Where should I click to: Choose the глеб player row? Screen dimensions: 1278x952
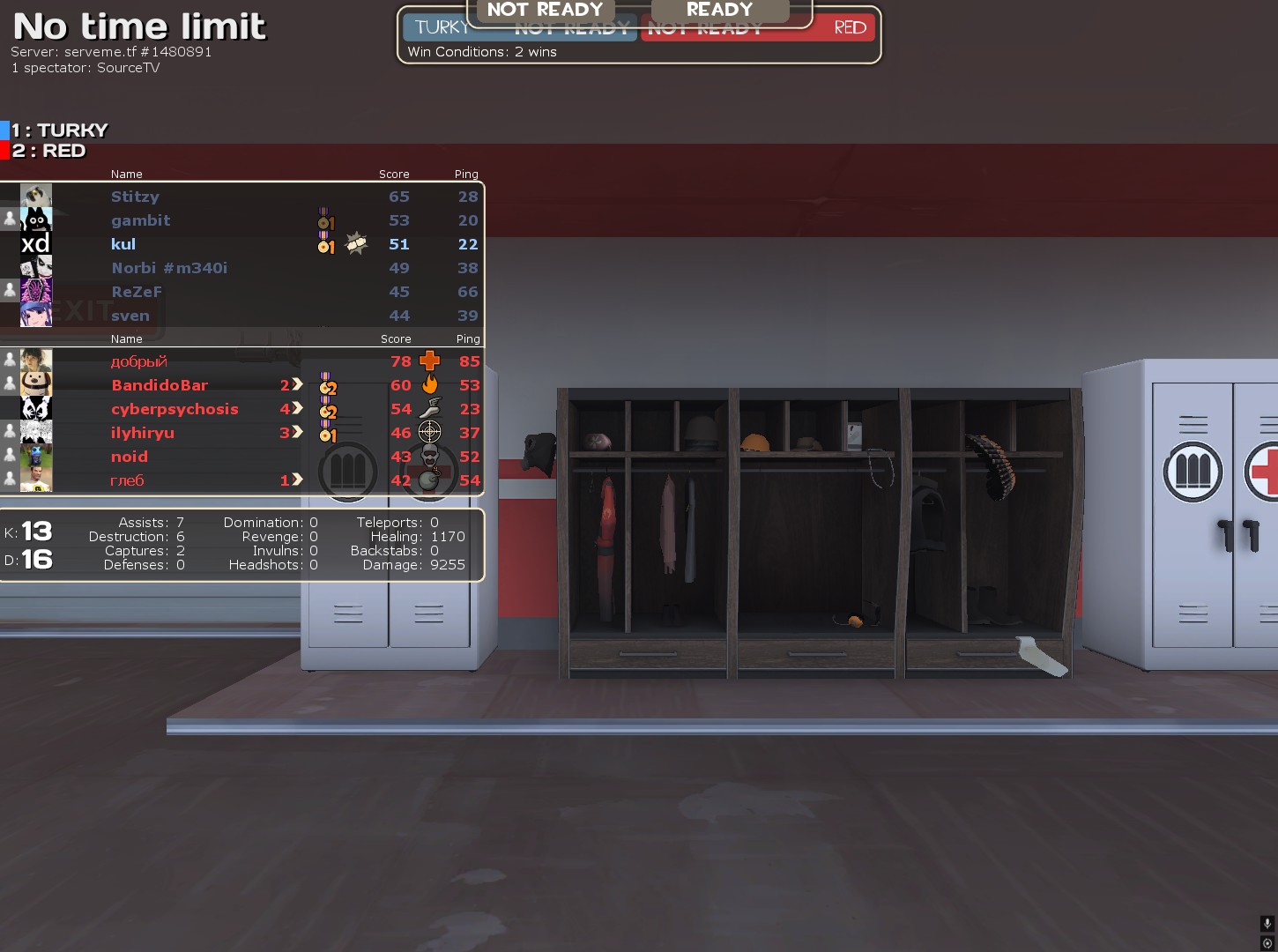127,480
